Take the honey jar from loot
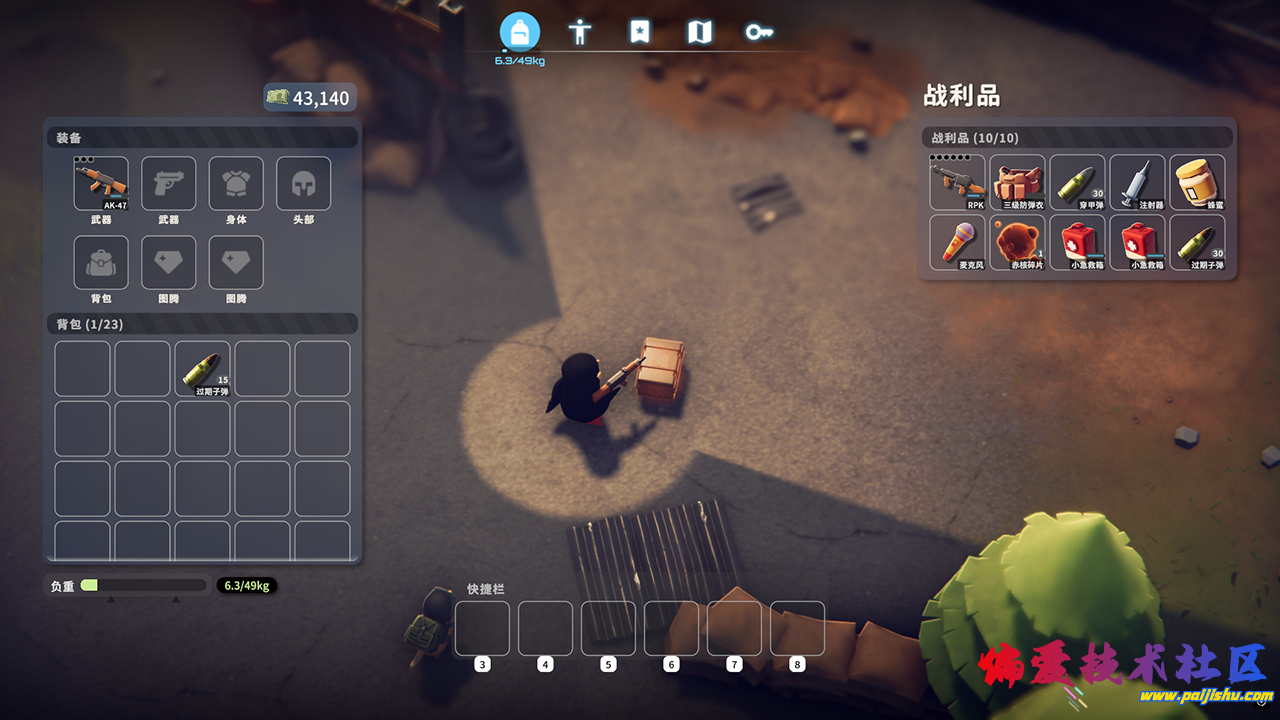 (x=1197, y=182)
